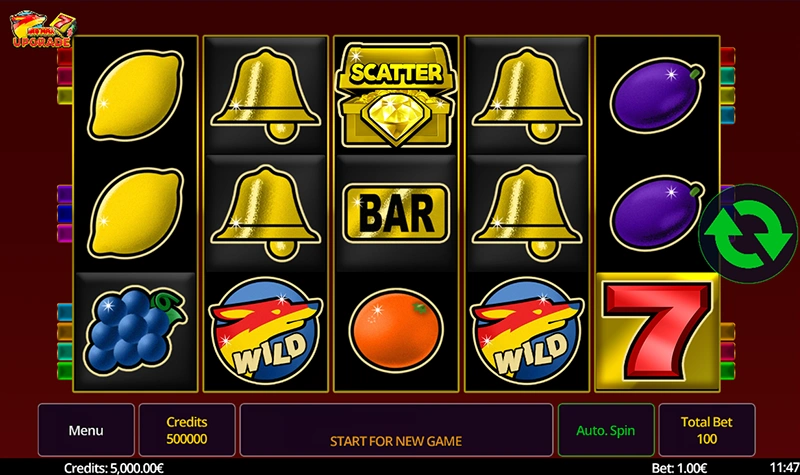Image resolution: width=800 pixels, height=475 pixels.
Task: Change the Total Bet amount
Action: point(704,431)
